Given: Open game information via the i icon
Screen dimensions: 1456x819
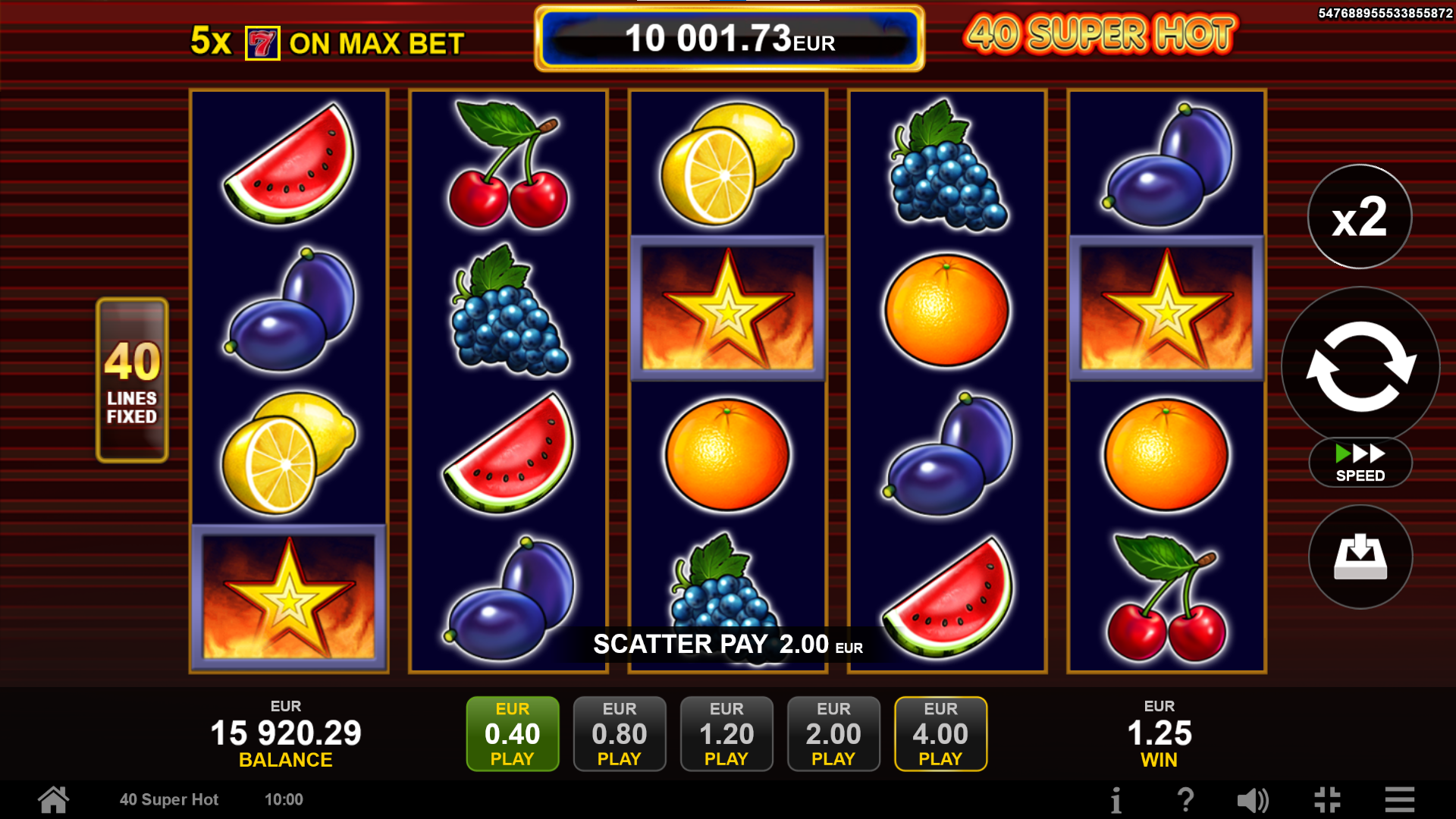Looking at the screenshot, I should [x=1117, y=799].
